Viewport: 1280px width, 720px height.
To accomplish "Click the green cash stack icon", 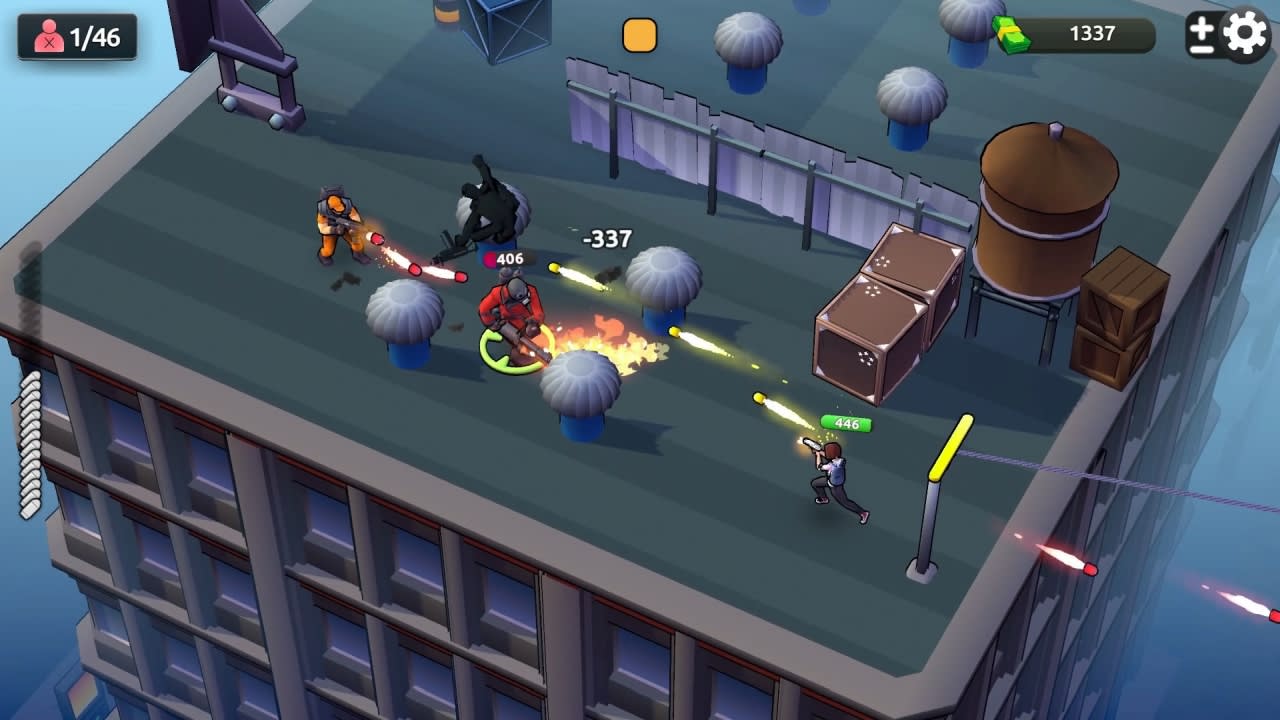I will click(x=1014, y=32).
